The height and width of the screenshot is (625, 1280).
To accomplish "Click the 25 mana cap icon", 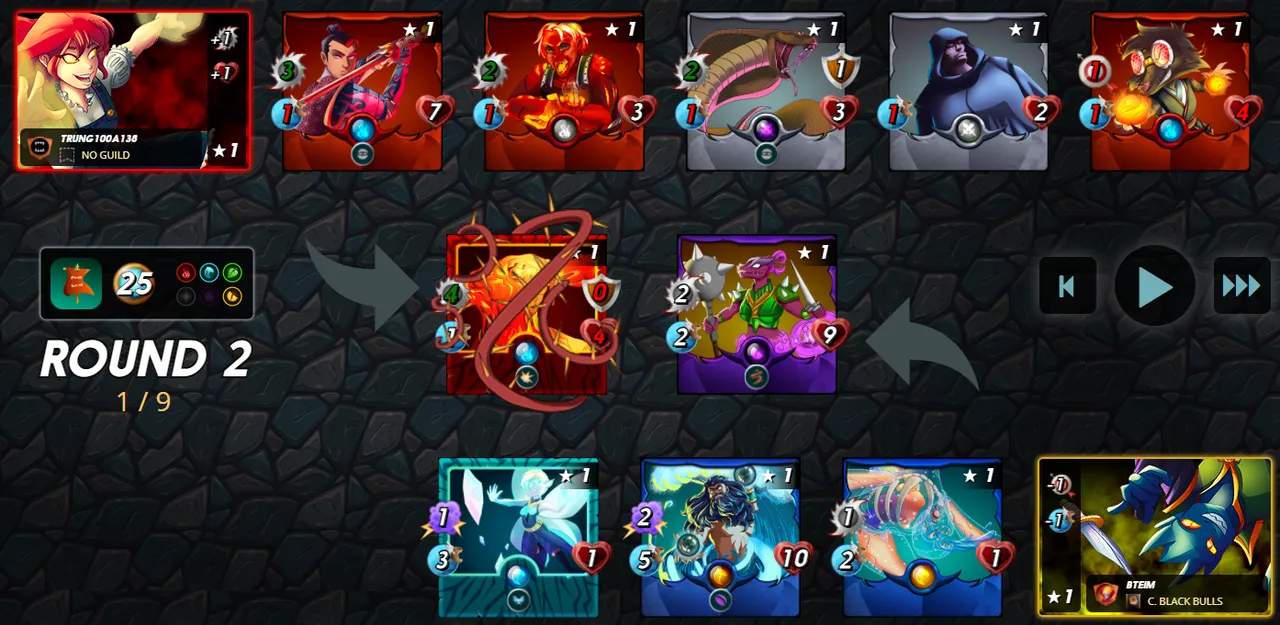I will (x=134, y=284).
